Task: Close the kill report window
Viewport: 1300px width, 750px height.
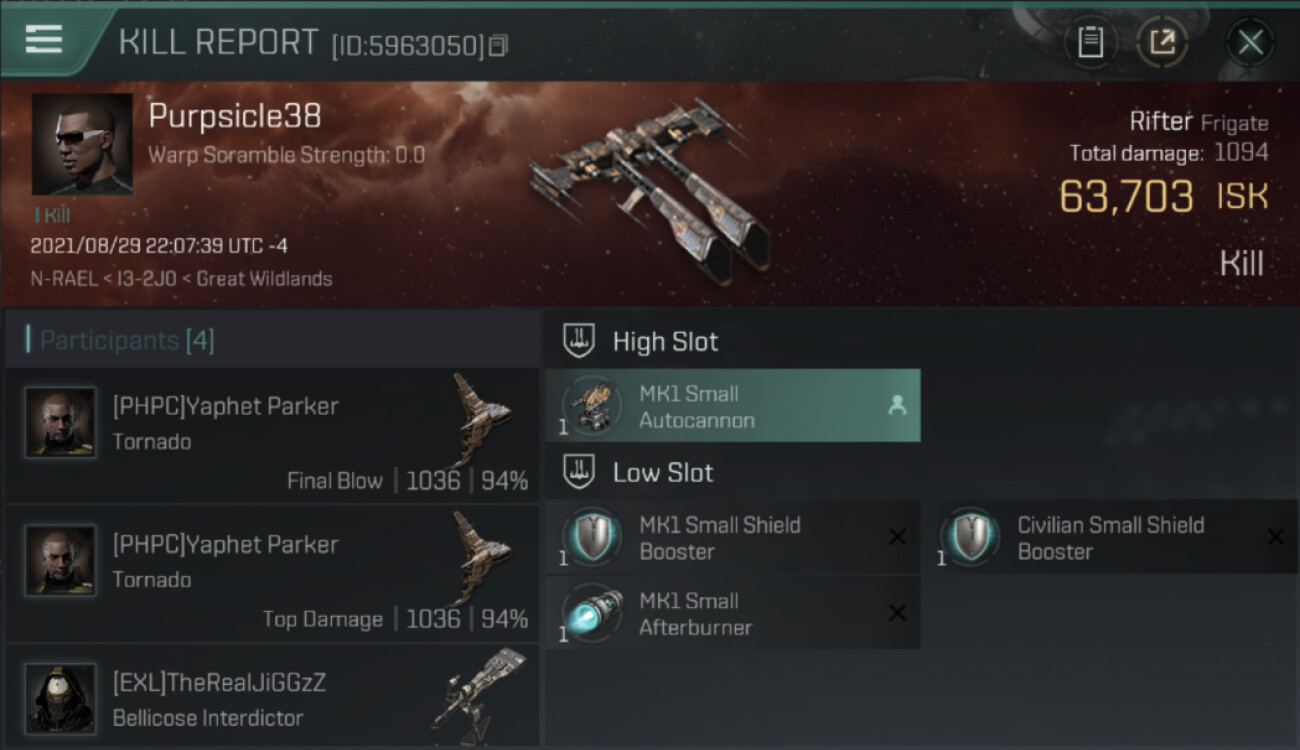Action: coord(1250,42)
